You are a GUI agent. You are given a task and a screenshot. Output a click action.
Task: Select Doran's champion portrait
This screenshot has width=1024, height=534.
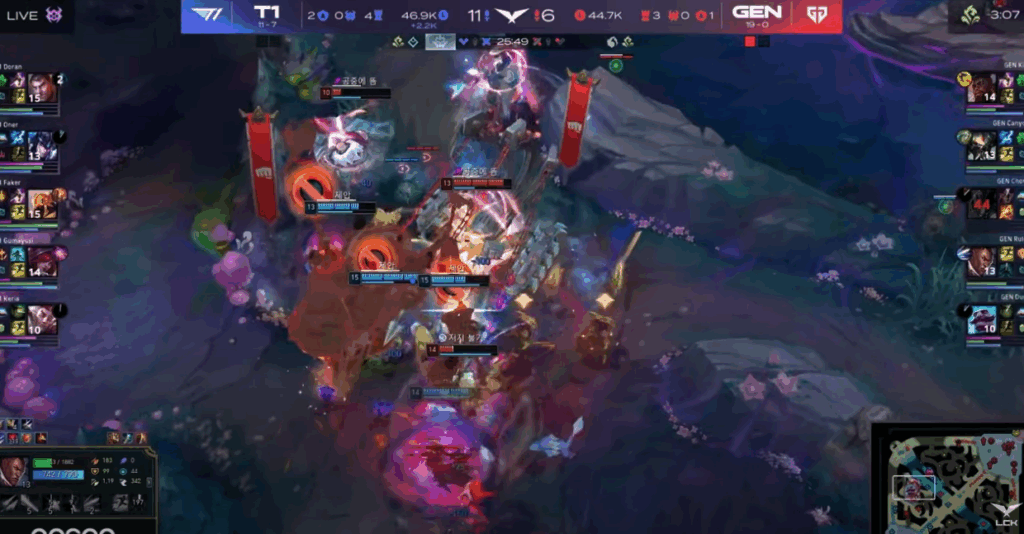[41, 87]
